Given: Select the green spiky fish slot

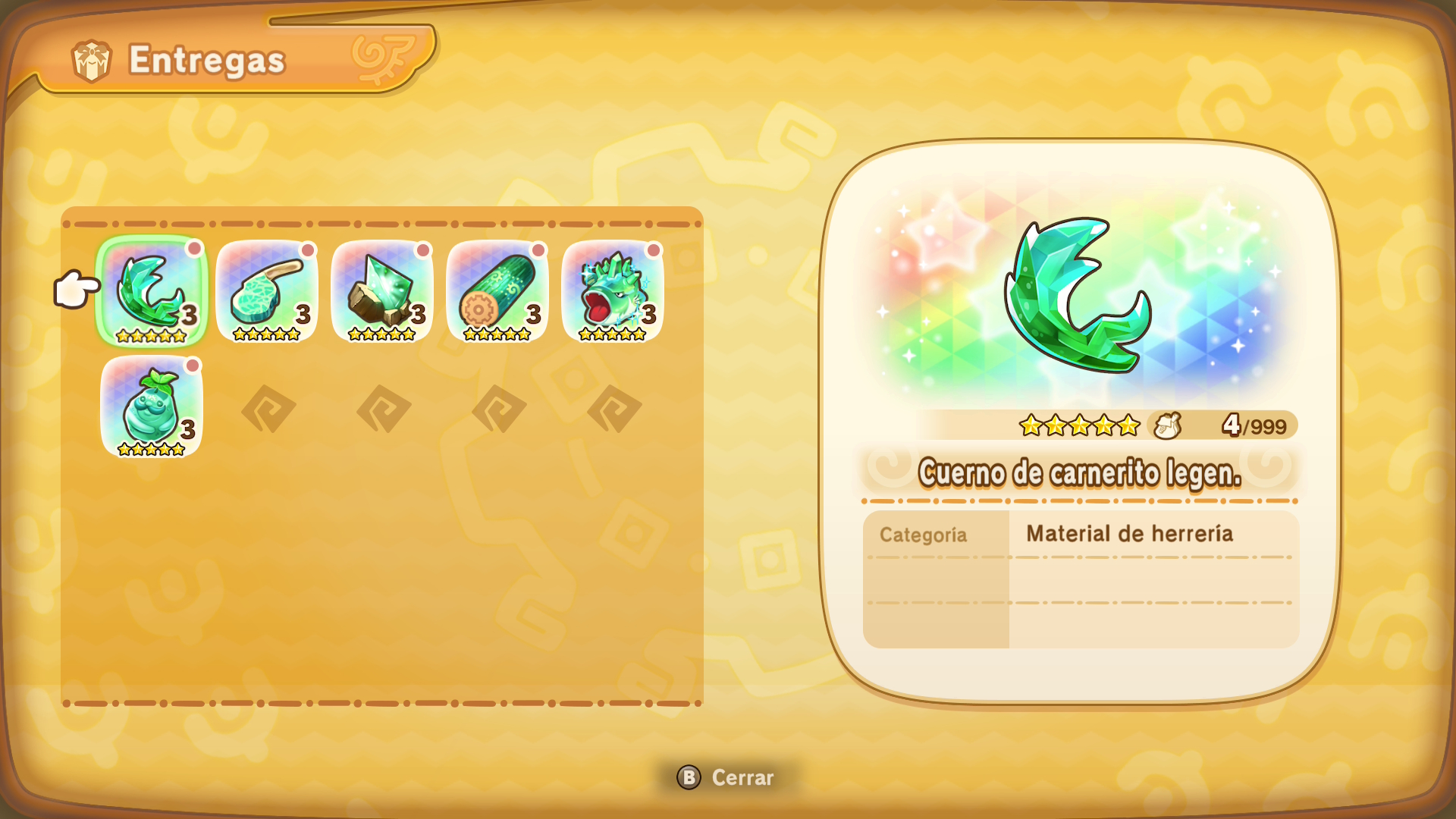Looking at the screenshot, I should pyautogui.click(x=613, y=292).
